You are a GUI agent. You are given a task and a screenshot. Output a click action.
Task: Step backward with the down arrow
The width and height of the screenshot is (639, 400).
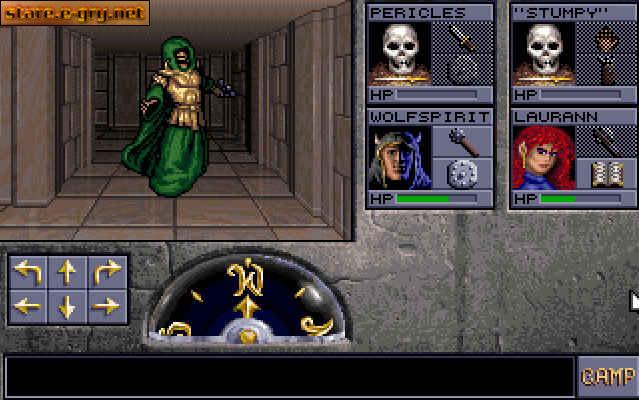click(x=67, y=307)
